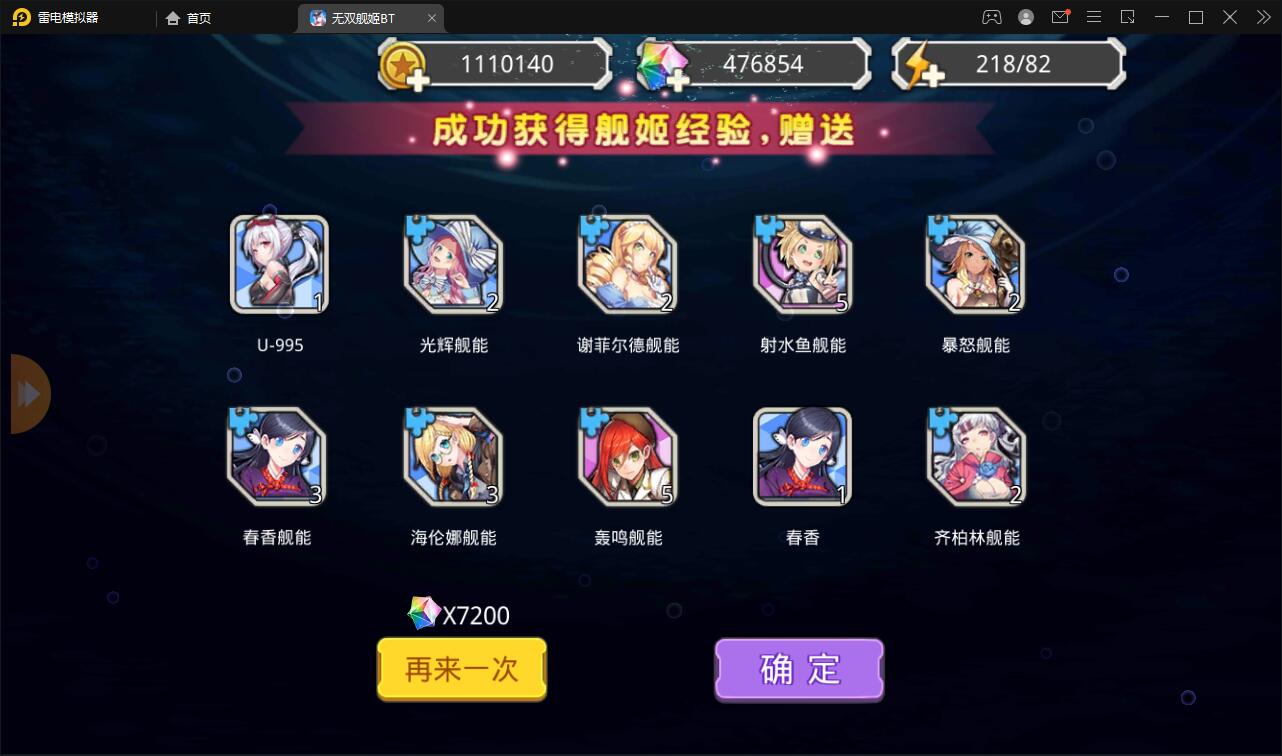Select the 春香 character portrait
Image resolution: width=1282 pixels, height=756 pixels.
[801, 456]
